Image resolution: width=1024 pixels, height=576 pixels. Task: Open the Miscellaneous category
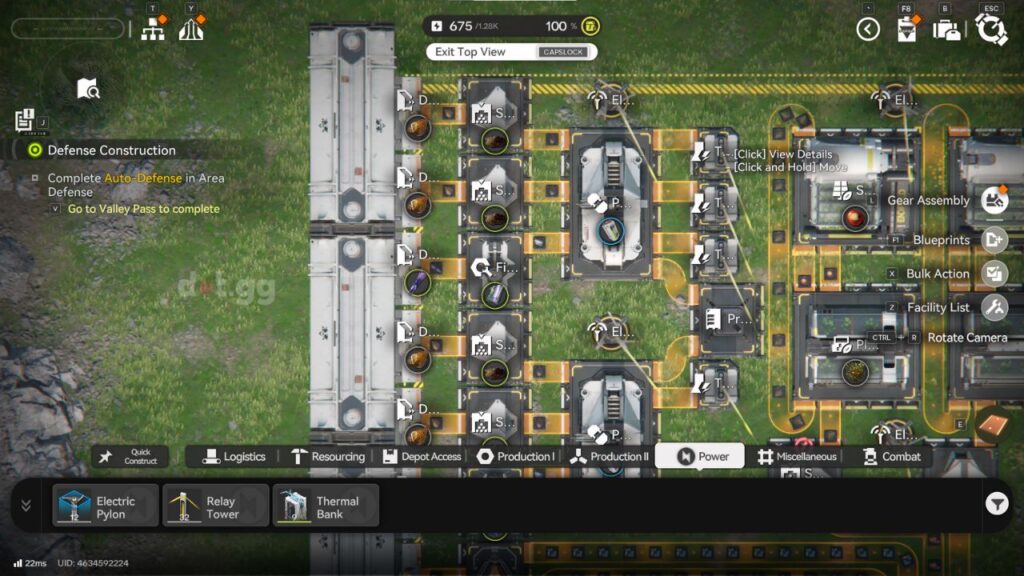point(796,457)
